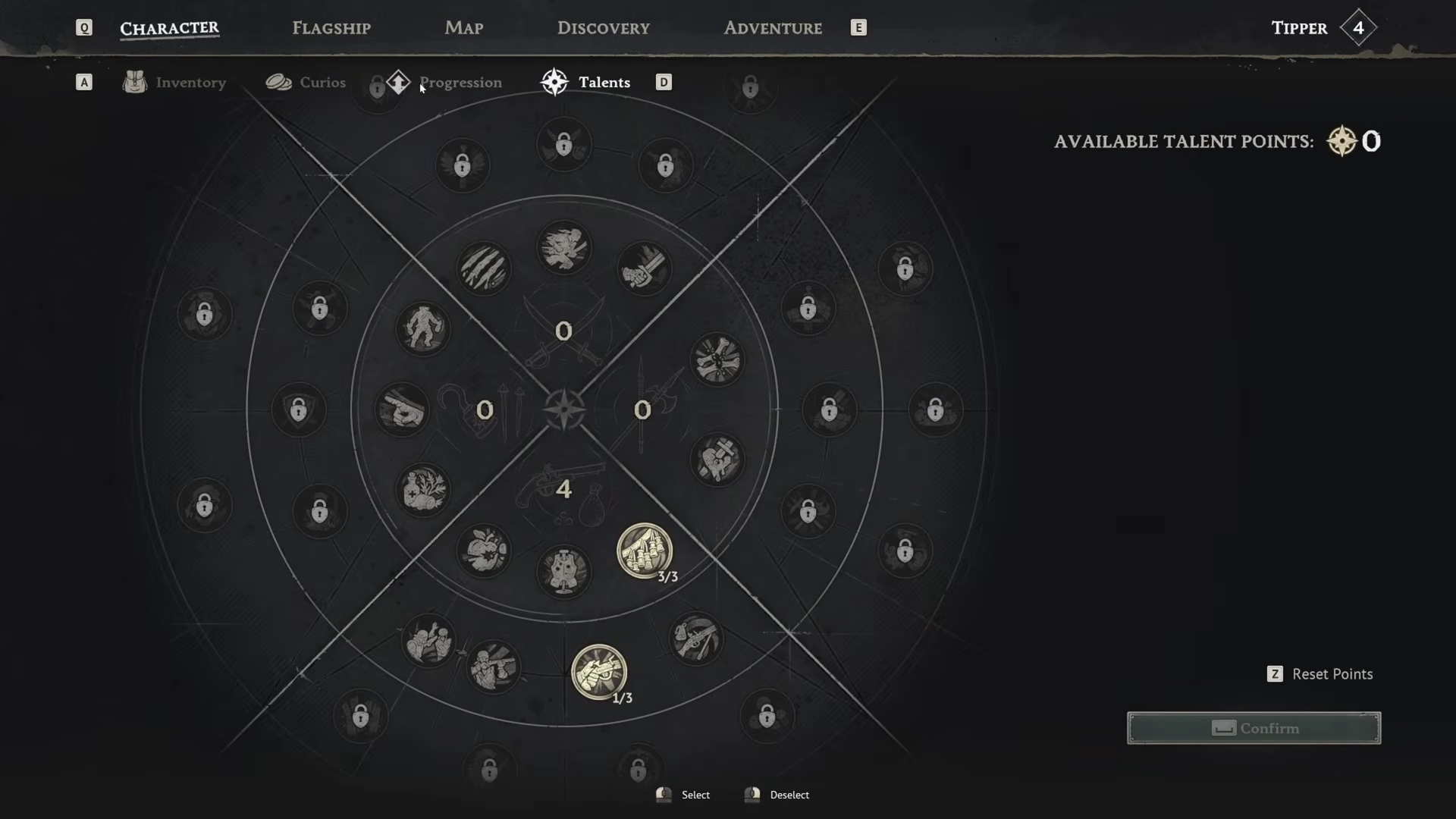1456x819 pixels.
Task: Confirm the talent point allocation
Action: point(1254,728)
